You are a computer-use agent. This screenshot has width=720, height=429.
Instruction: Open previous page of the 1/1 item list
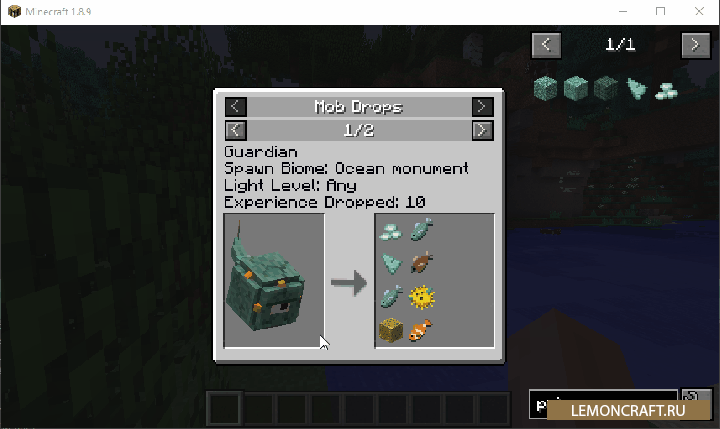tap(546, 44)
